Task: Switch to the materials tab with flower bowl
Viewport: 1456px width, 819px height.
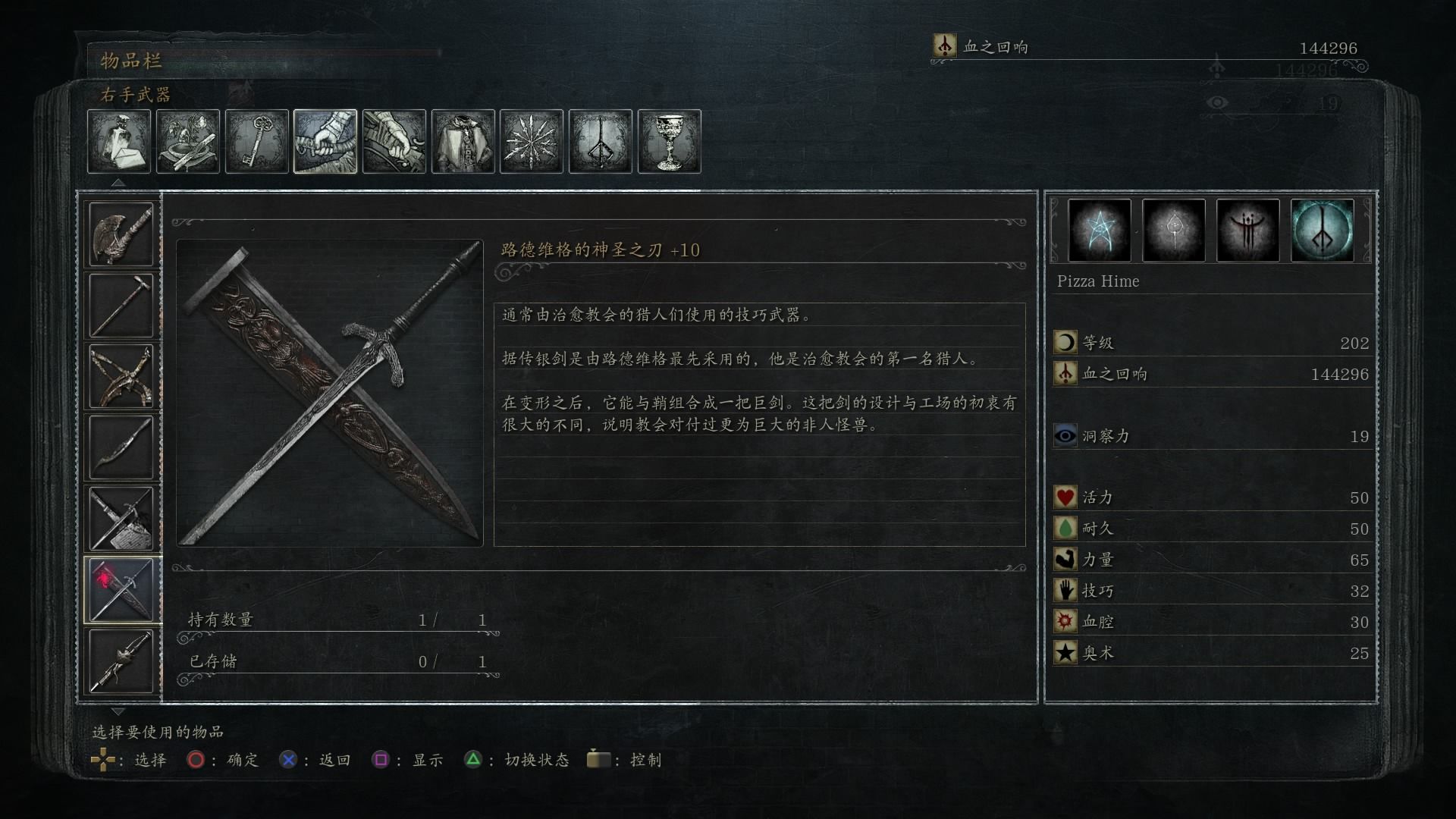Action: coord(188,142)
